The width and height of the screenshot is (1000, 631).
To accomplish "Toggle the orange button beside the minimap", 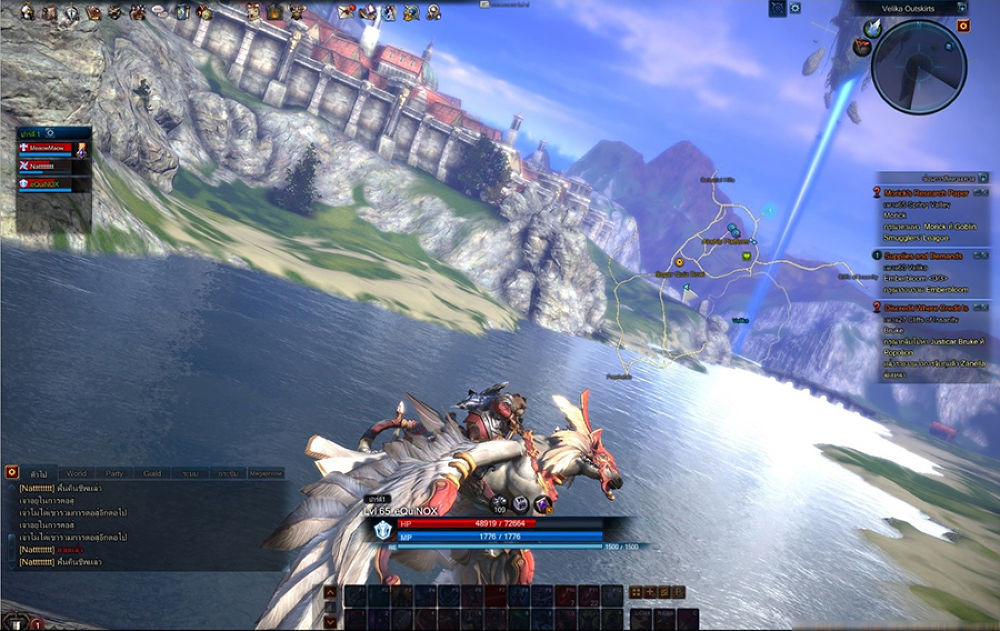I will (963, 26).
